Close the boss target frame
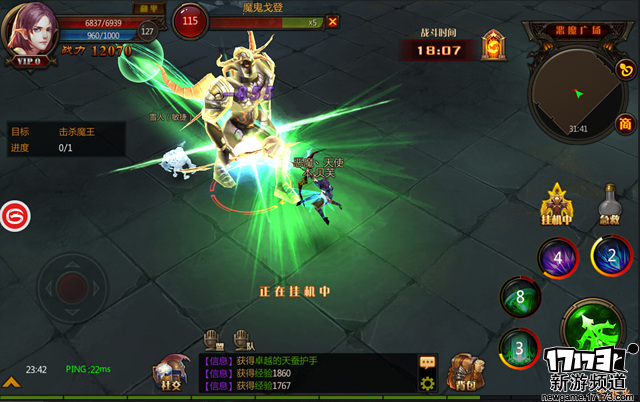This screenshot has height=402, width=640. [332, 22]
